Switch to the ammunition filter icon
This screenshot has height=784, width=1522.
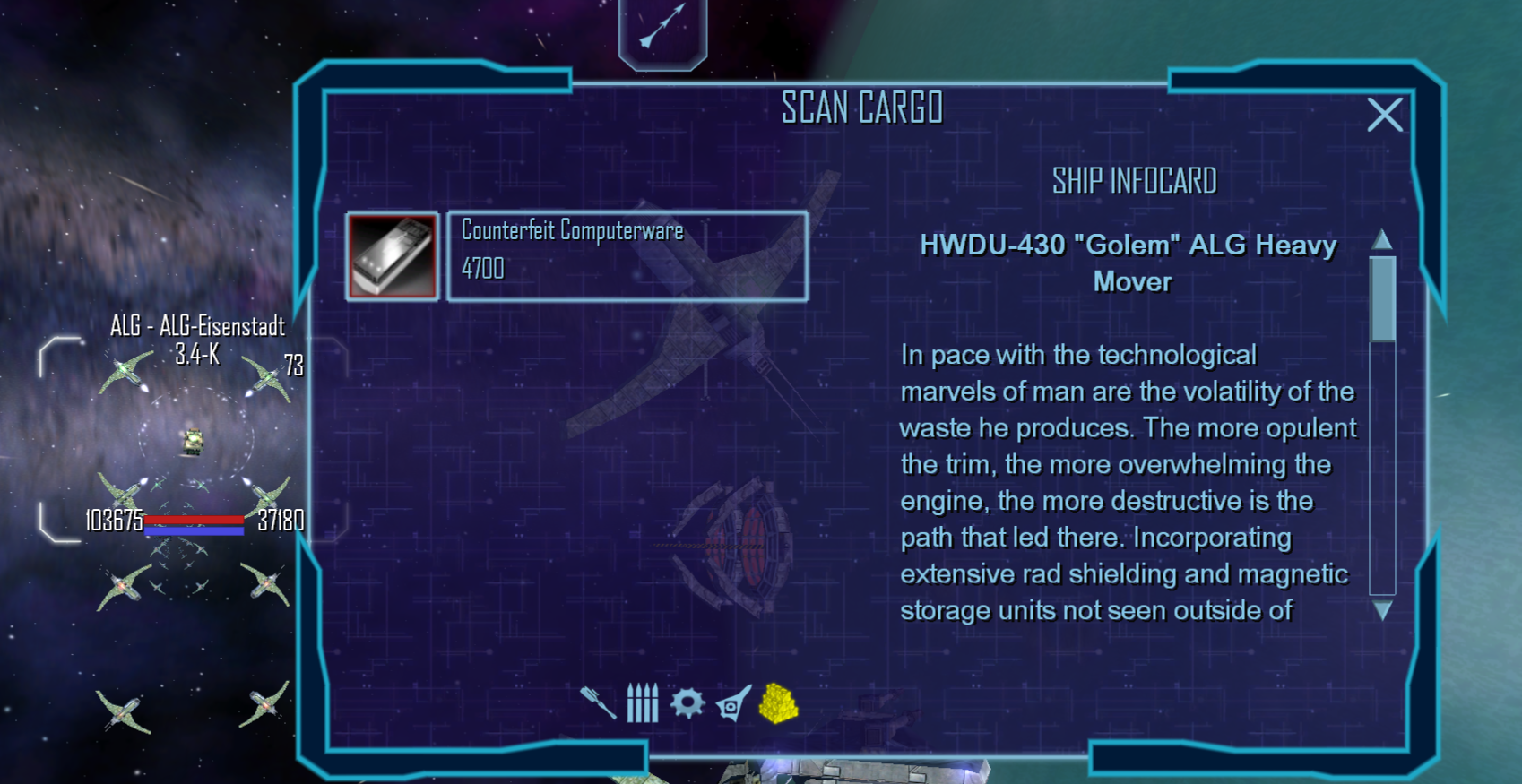(x=642, y=703)
